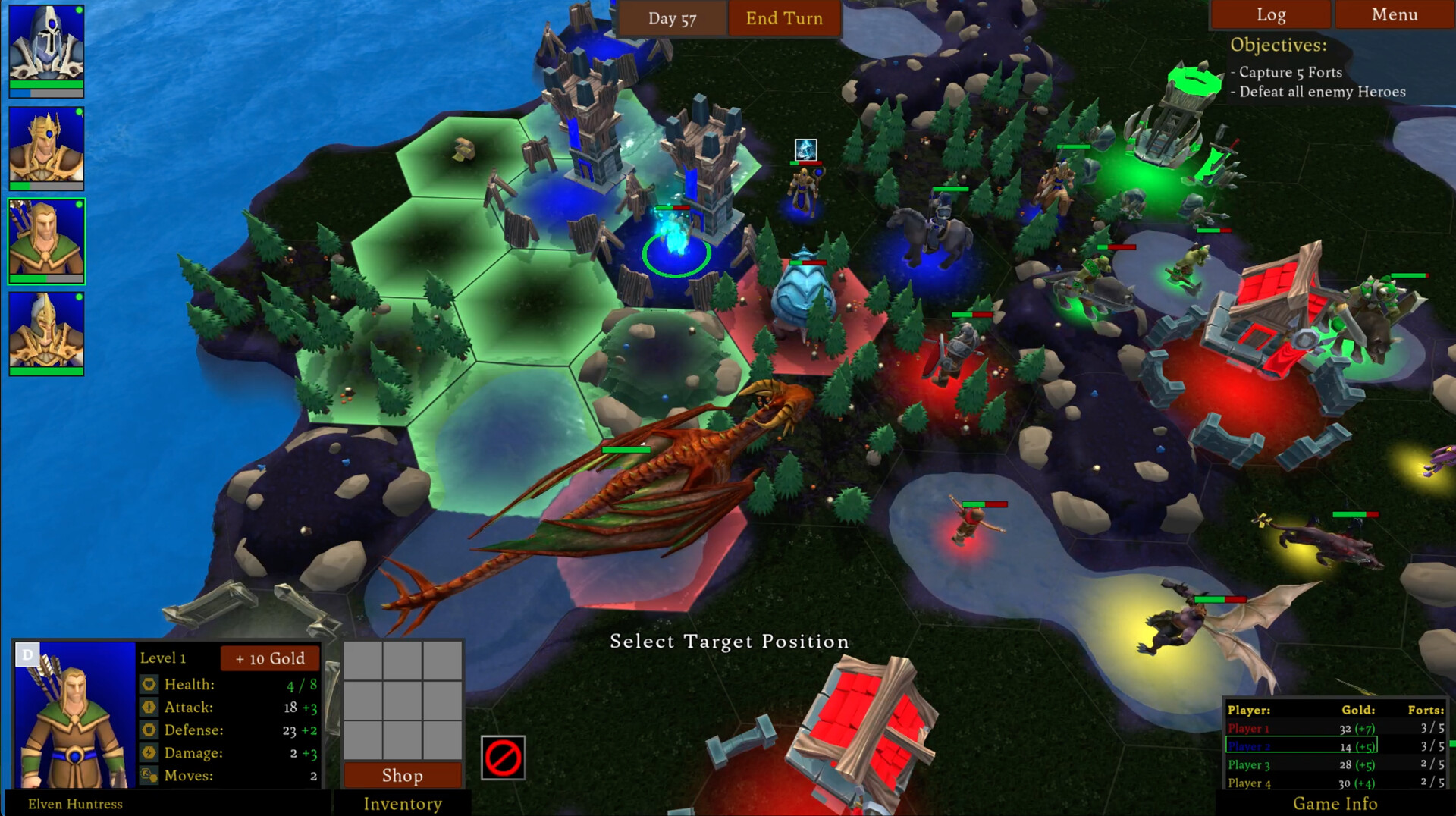1456x816 pixels.
Task: Open the Log
Action: click(1271, 14)
